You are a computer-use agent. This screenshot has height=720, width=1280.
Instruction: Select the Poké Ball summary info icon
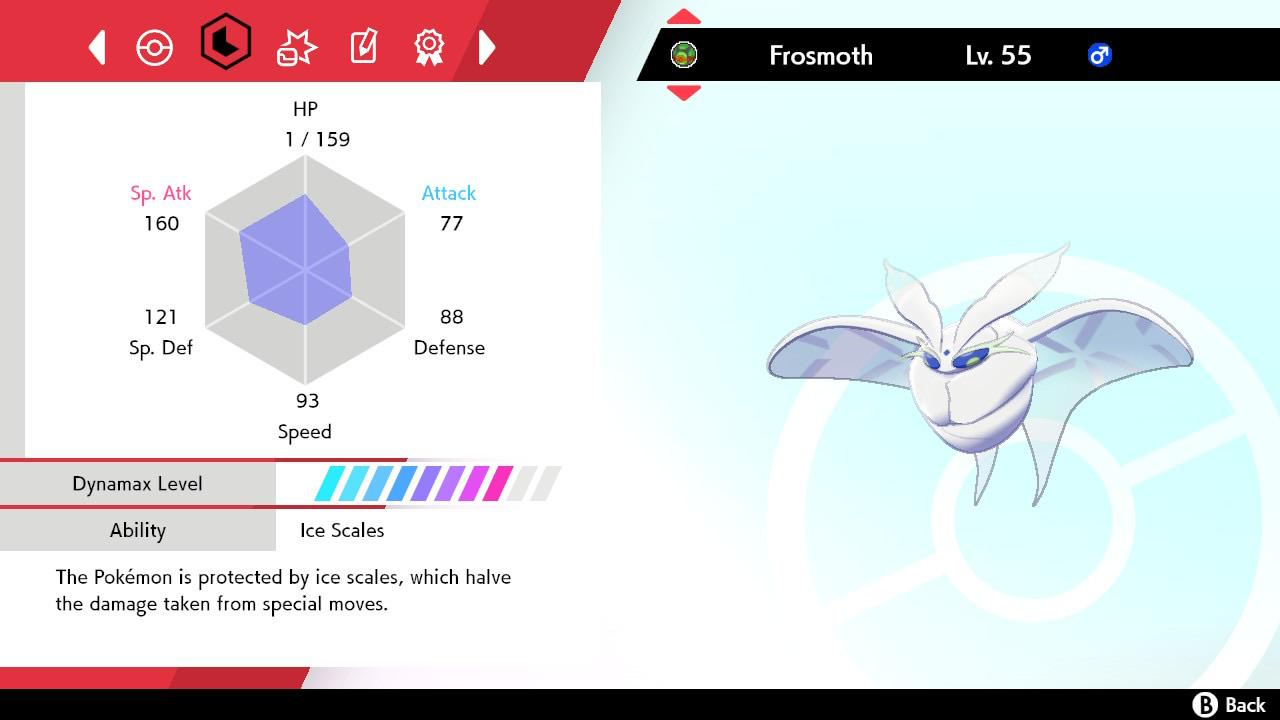[155, 46]
